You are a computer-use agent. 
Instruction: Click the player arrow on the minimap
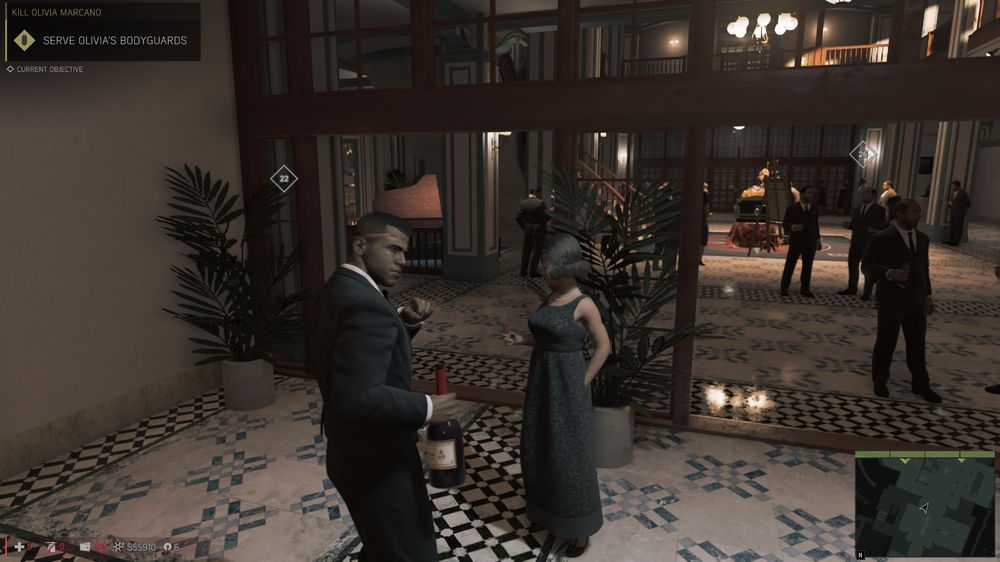click(x=924, y=508)
